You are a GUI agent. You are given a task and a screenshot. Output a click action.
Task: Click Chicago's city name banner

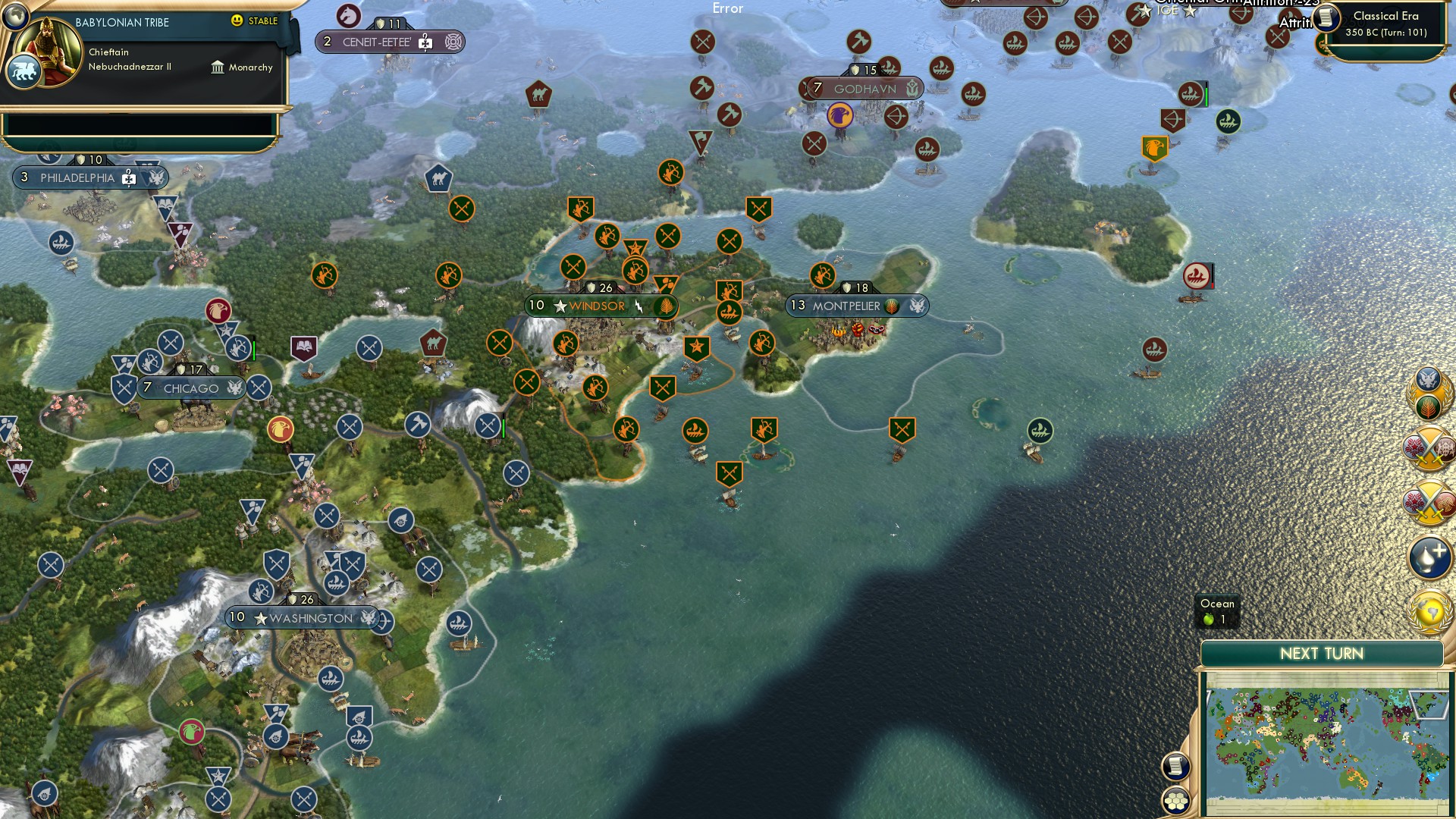(x=190, y=388)
